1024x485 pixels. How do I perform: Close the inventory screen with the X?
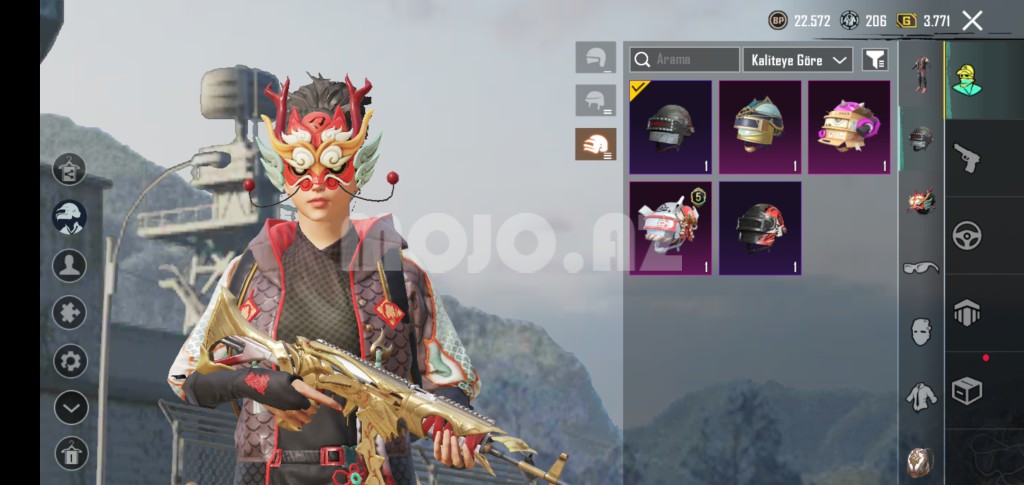click(x=971, y=20)
